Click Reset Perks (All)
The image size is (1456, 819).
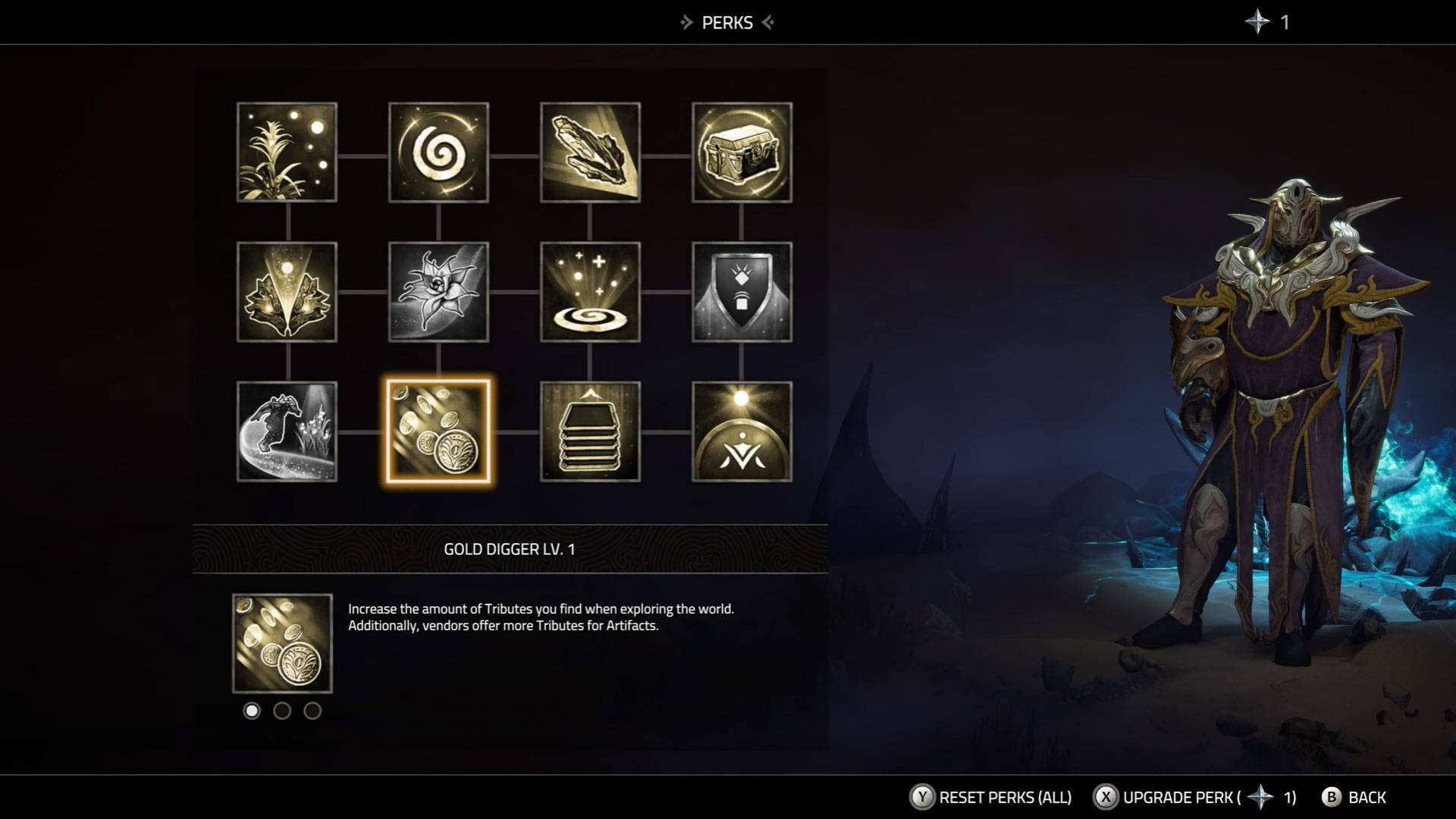(990, 797)
